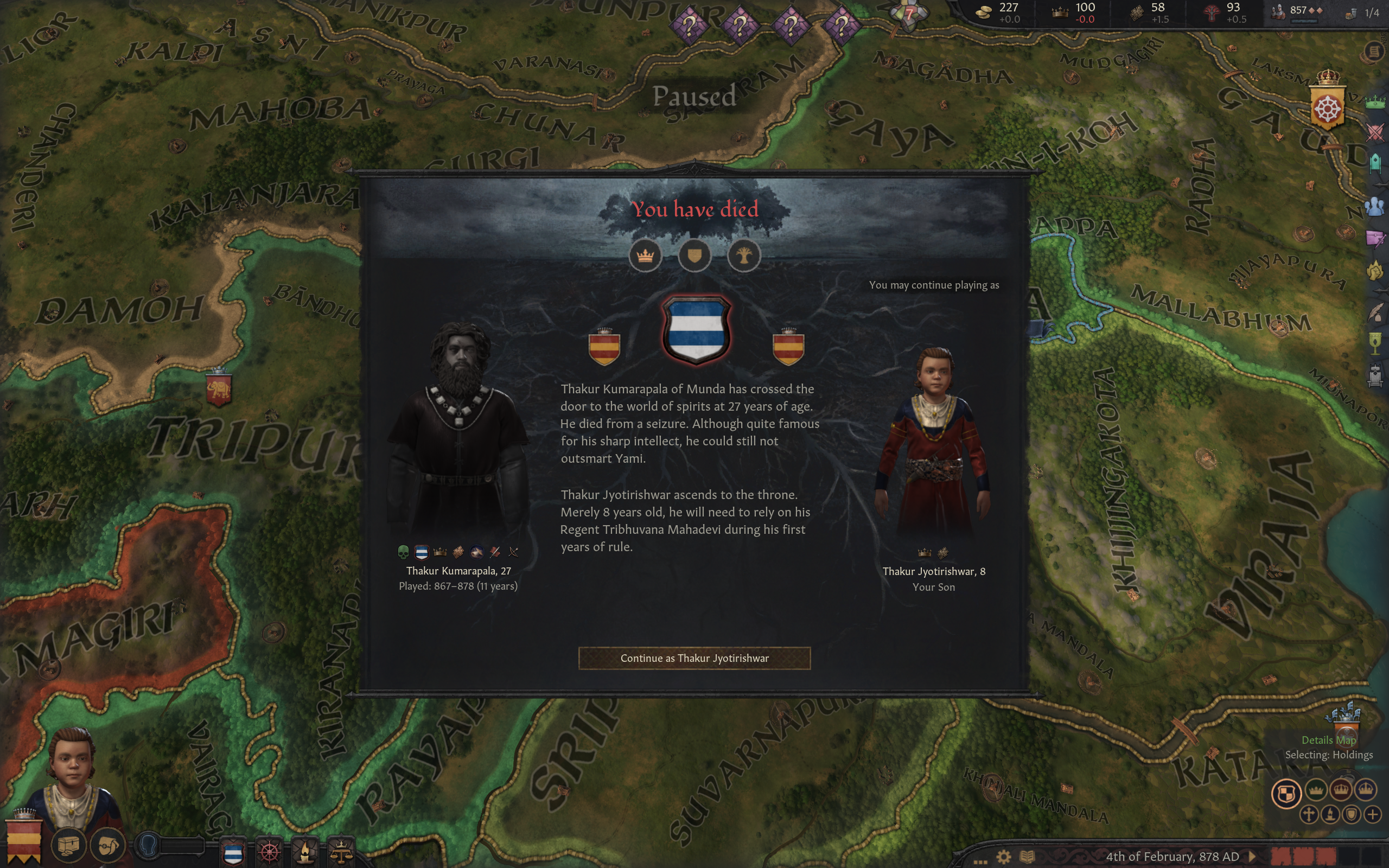View deceased Thakur Kumarapala's portrait
The height and width of the screenshot is (868, 1389).
click(x=458, y=431)
